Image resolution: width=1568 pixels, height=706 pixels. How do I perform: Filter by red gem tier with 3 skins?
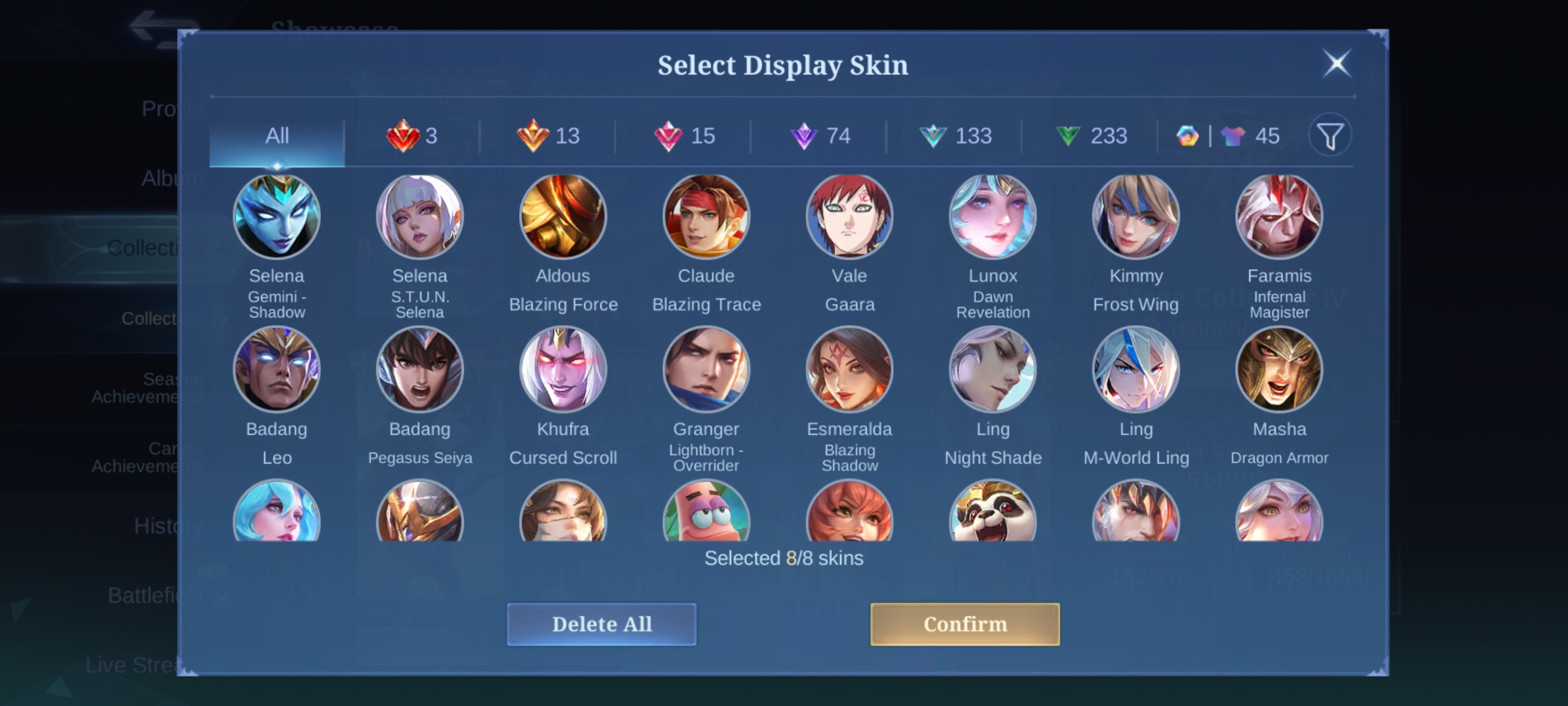(x=412, y=136)
